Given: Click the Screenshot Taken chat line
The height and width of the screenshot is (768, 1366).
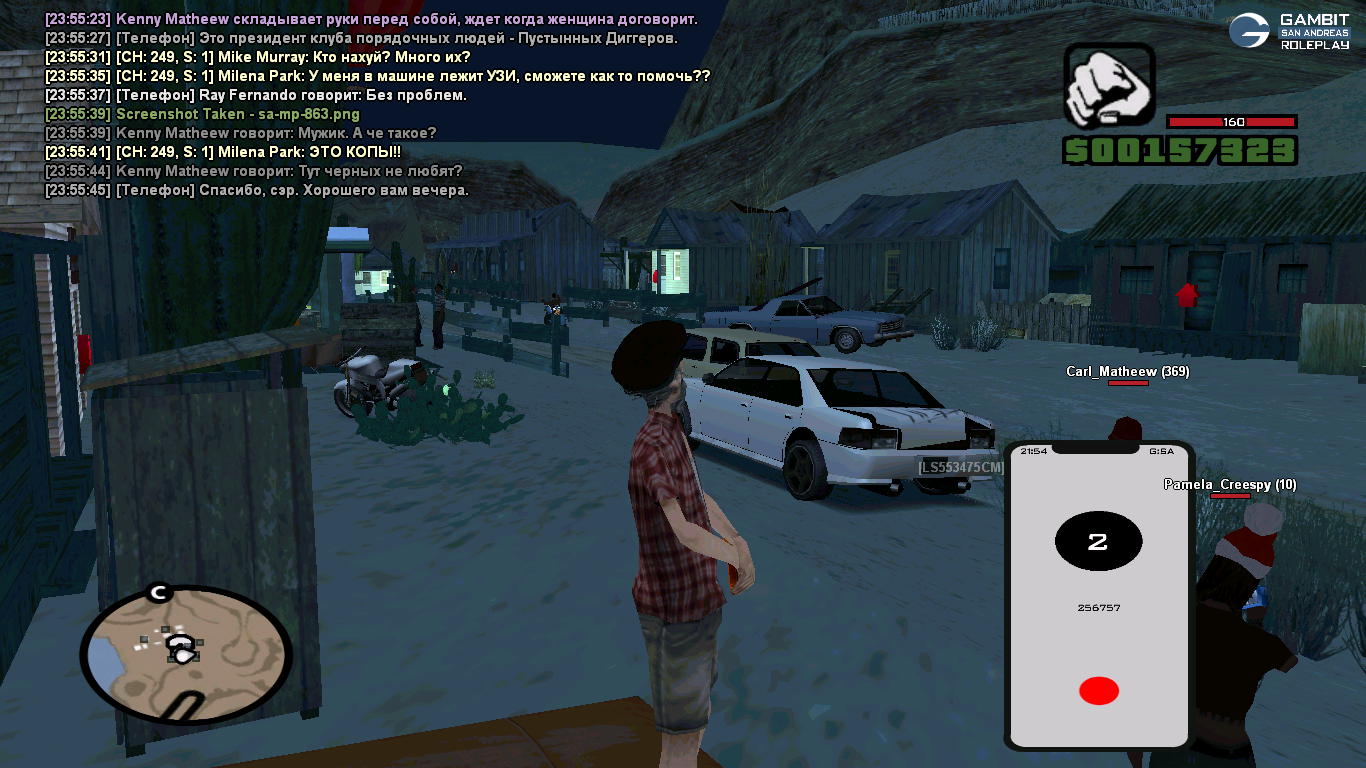Looking at the screenshot, I should point(203,114).
